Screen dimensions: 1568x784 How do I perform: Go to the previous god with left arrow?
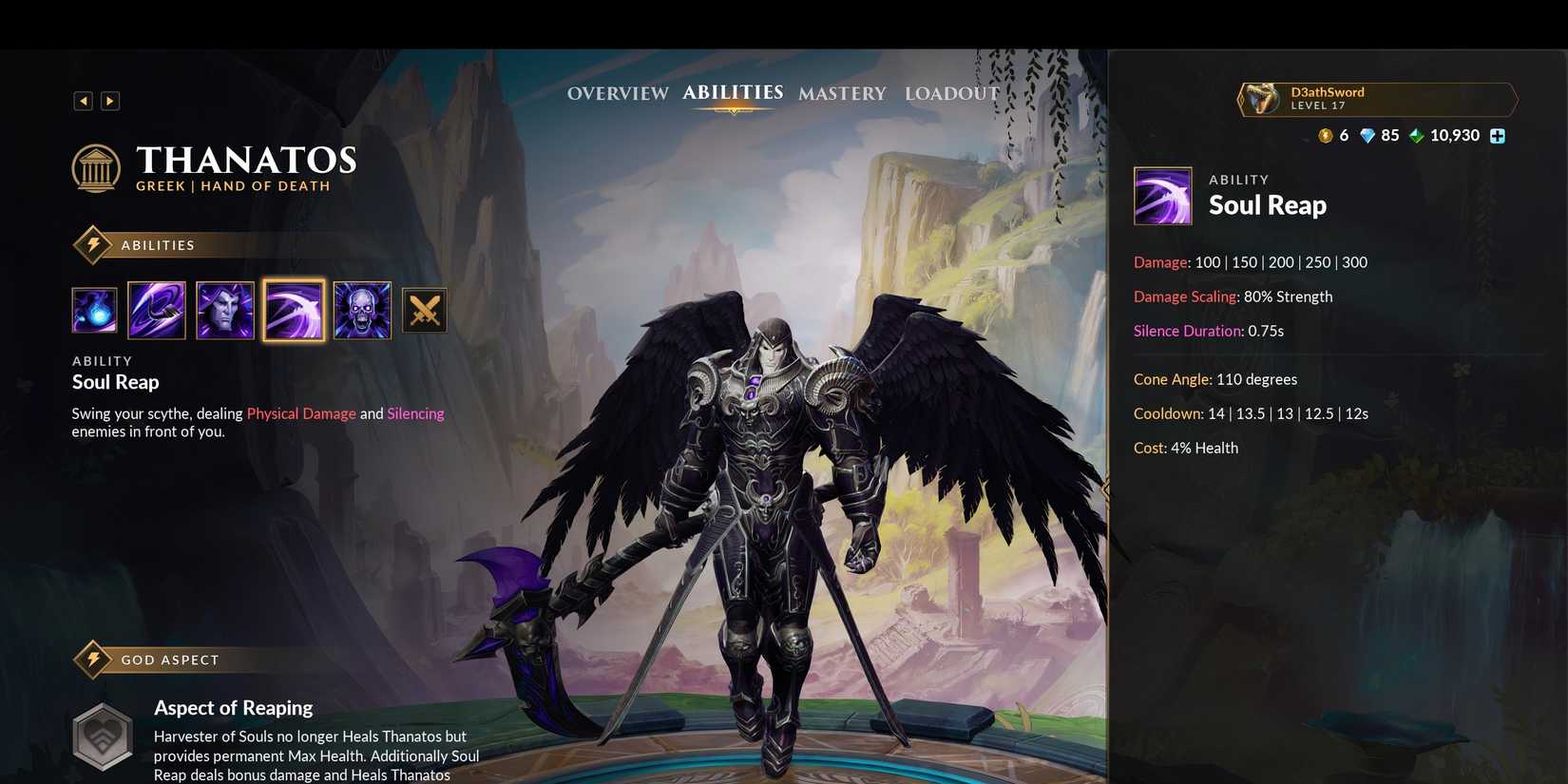[x=83, y=100]
